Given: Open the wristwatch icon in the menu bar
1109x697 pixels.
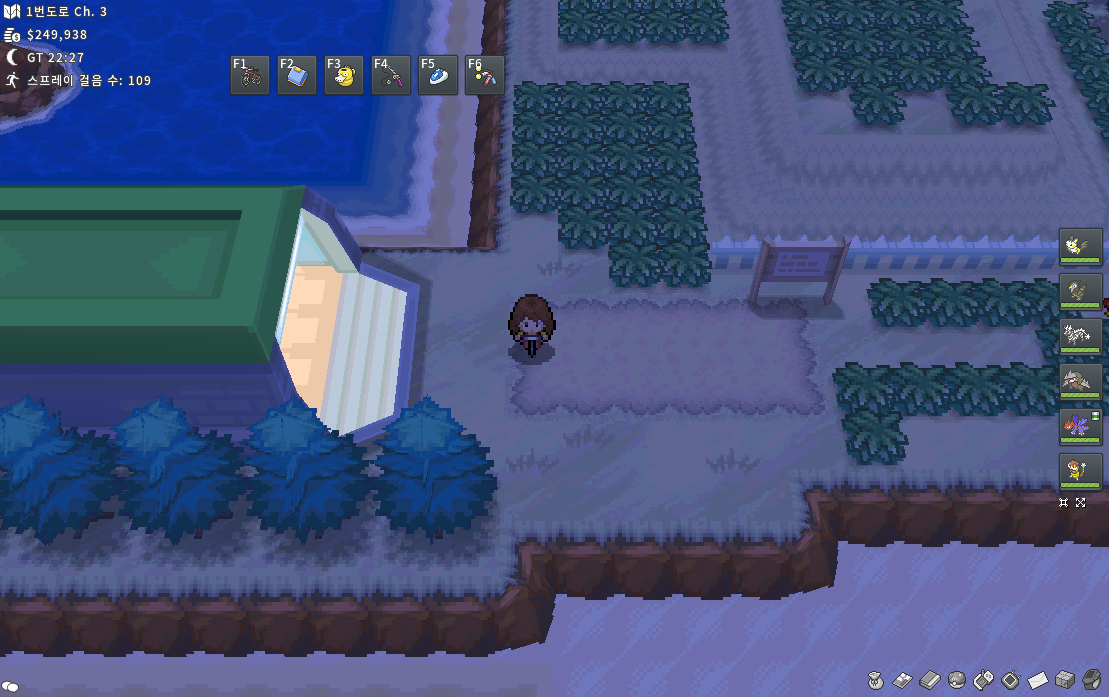Looking at the screenshot, I should tap(1092, 681).
